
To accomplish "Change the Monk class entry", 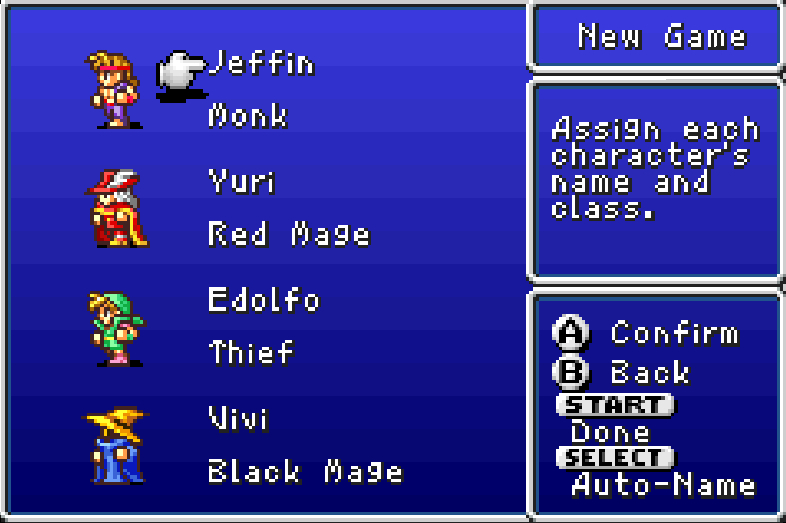I will 248,116.
